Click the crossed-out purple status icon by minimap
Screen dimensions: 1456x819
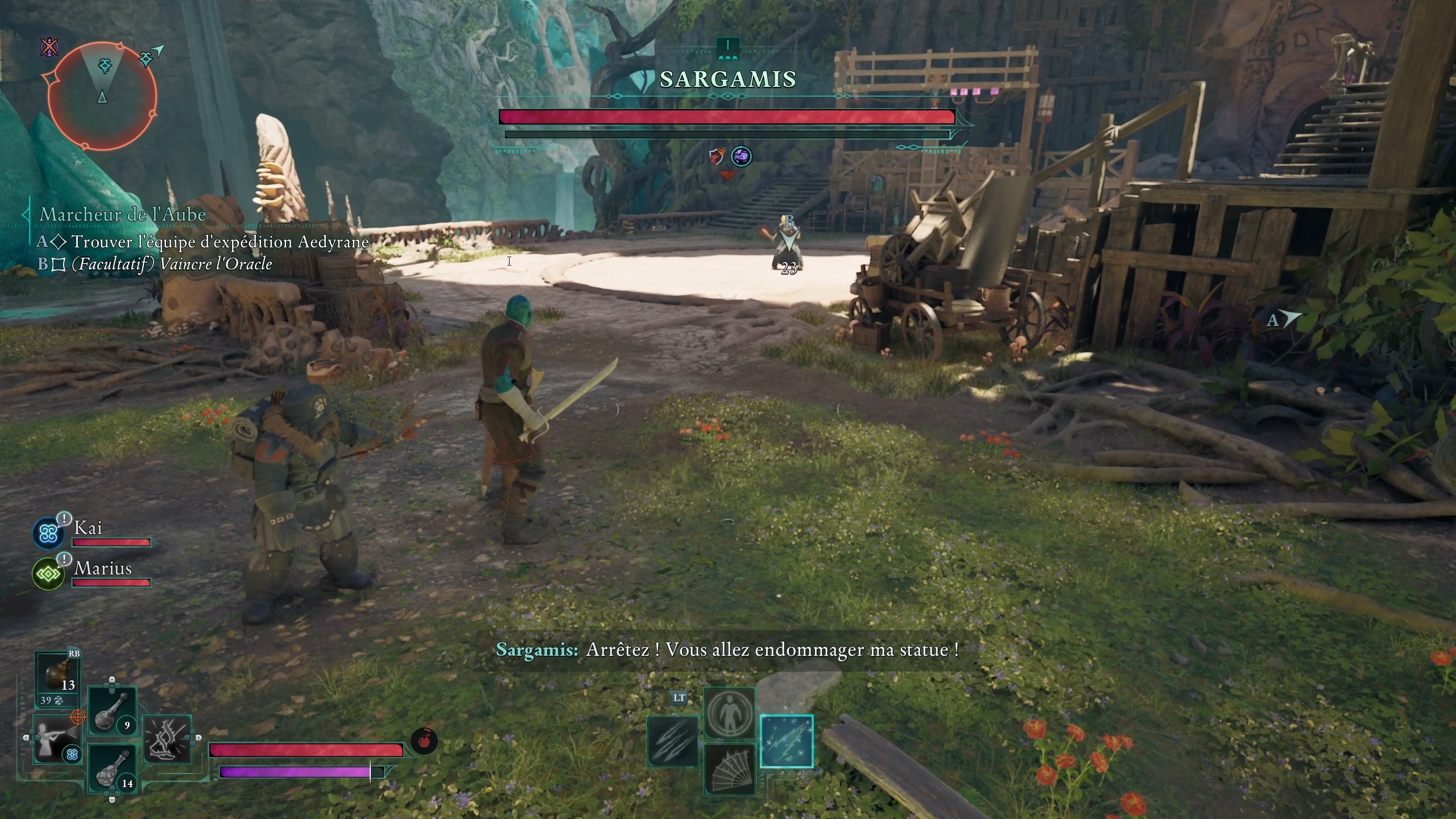pos(50,47)
